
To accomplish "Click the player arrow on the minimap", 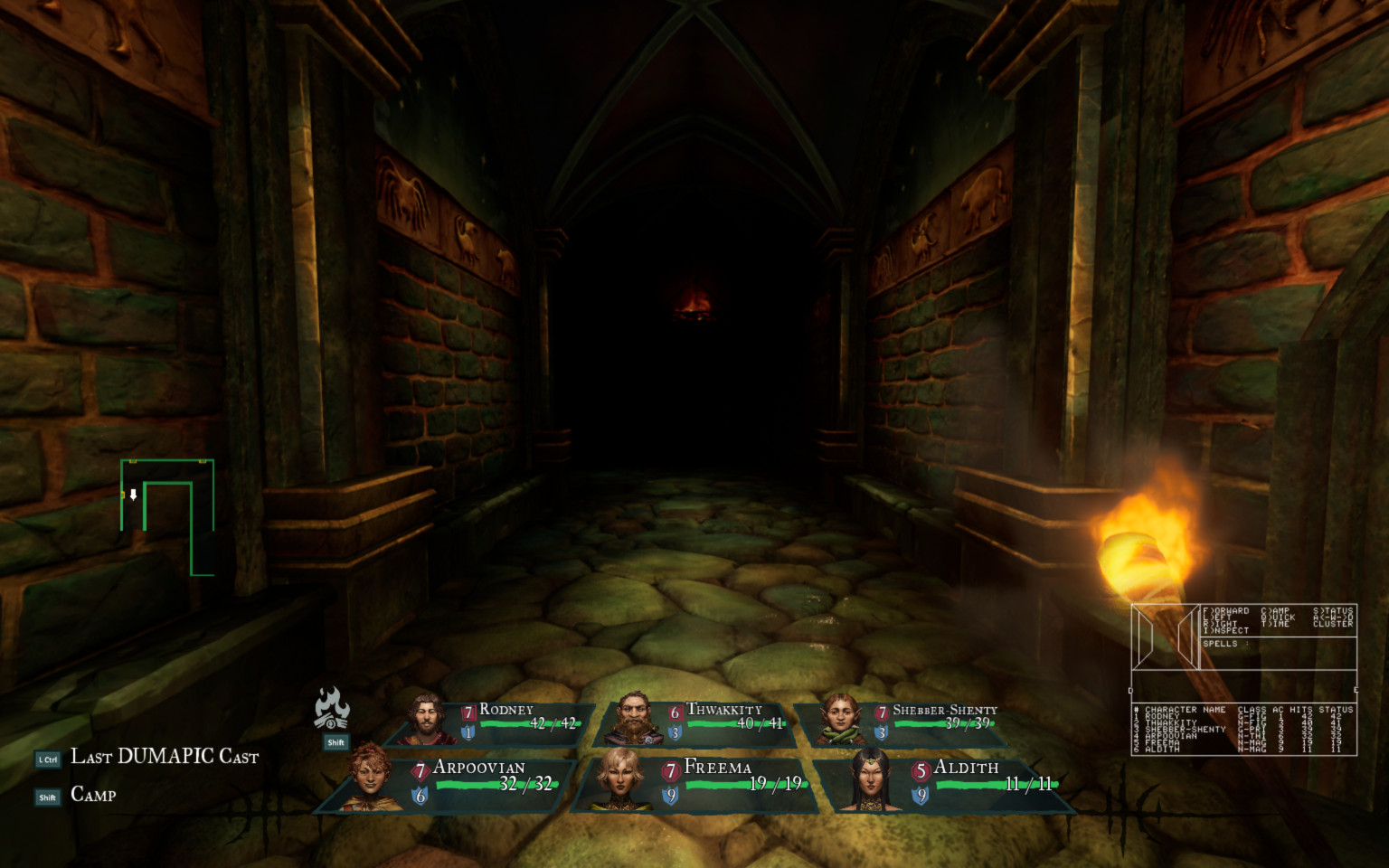I will click(132, 495).
